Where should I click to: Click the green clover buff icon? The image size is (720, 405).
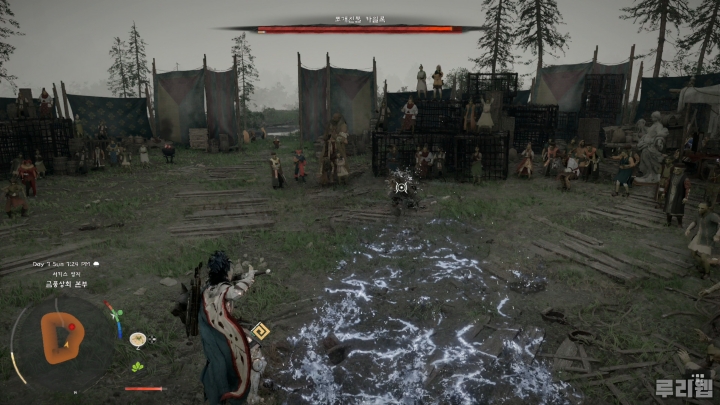click(x=137, y=366)
